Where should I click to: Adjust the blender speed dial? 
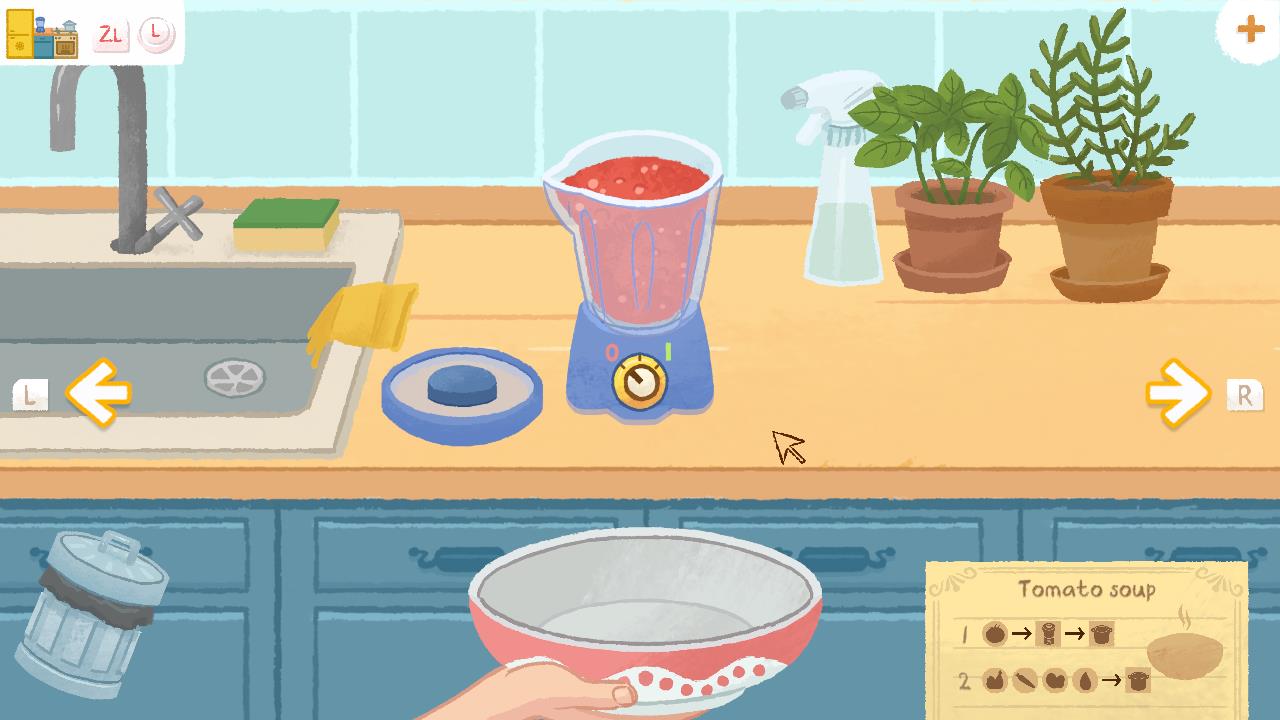(641, 381)
